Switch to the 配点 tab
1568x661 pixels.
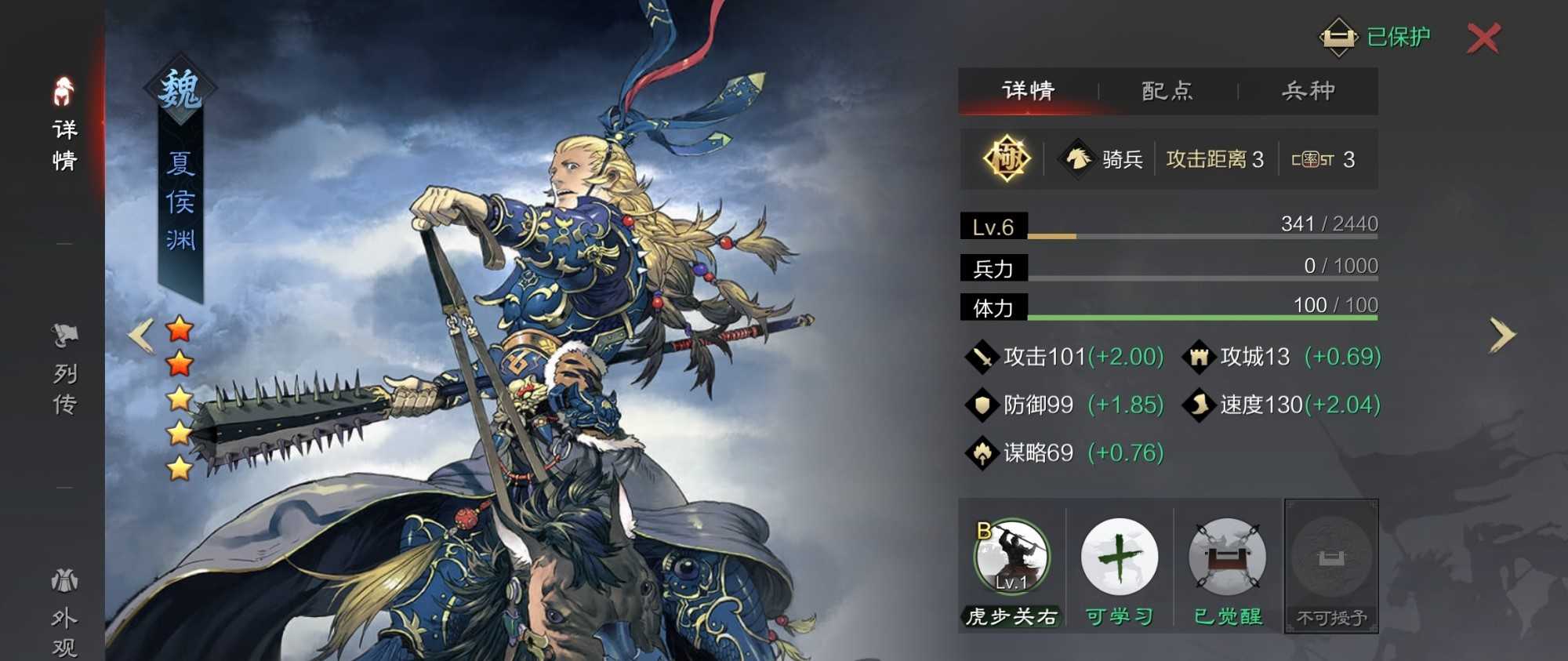point(1167,91)
